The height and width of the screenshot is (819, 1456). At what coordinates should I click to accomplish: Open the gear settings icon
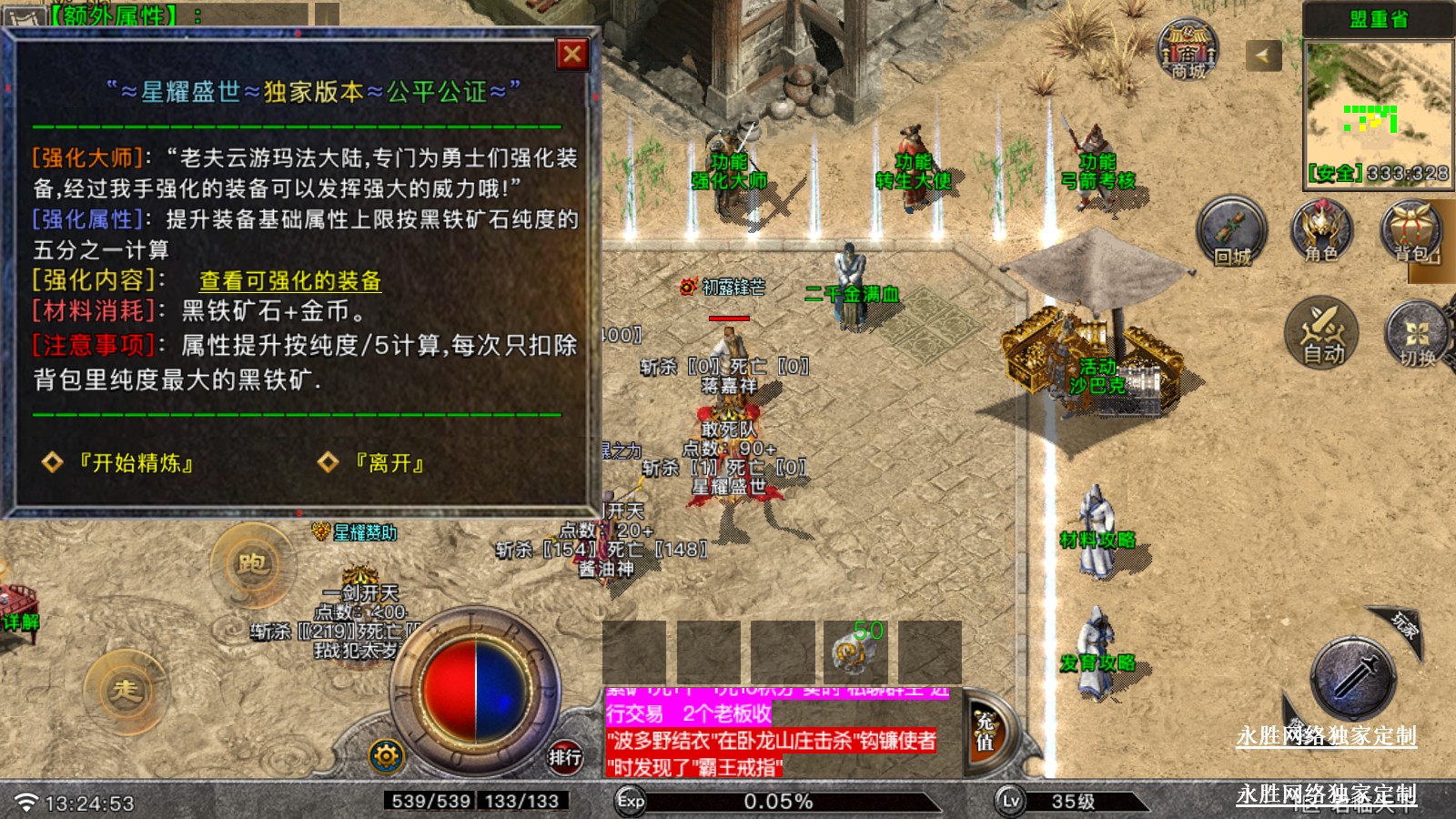point(386,755)
